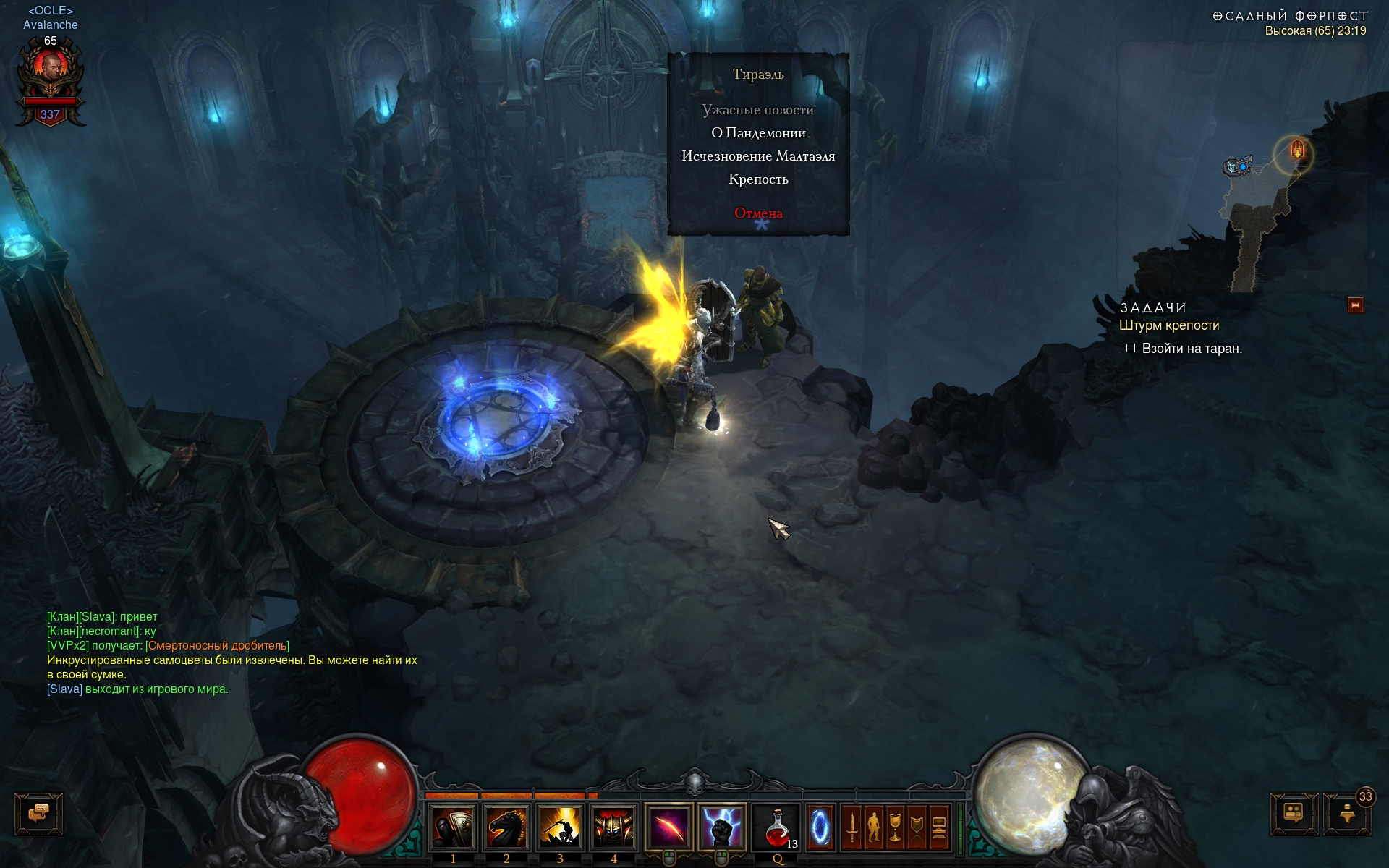The image size is (1389, 868).
Task: Select 'Исчезновение Малтаэля' conversation option
Action: 758,156
